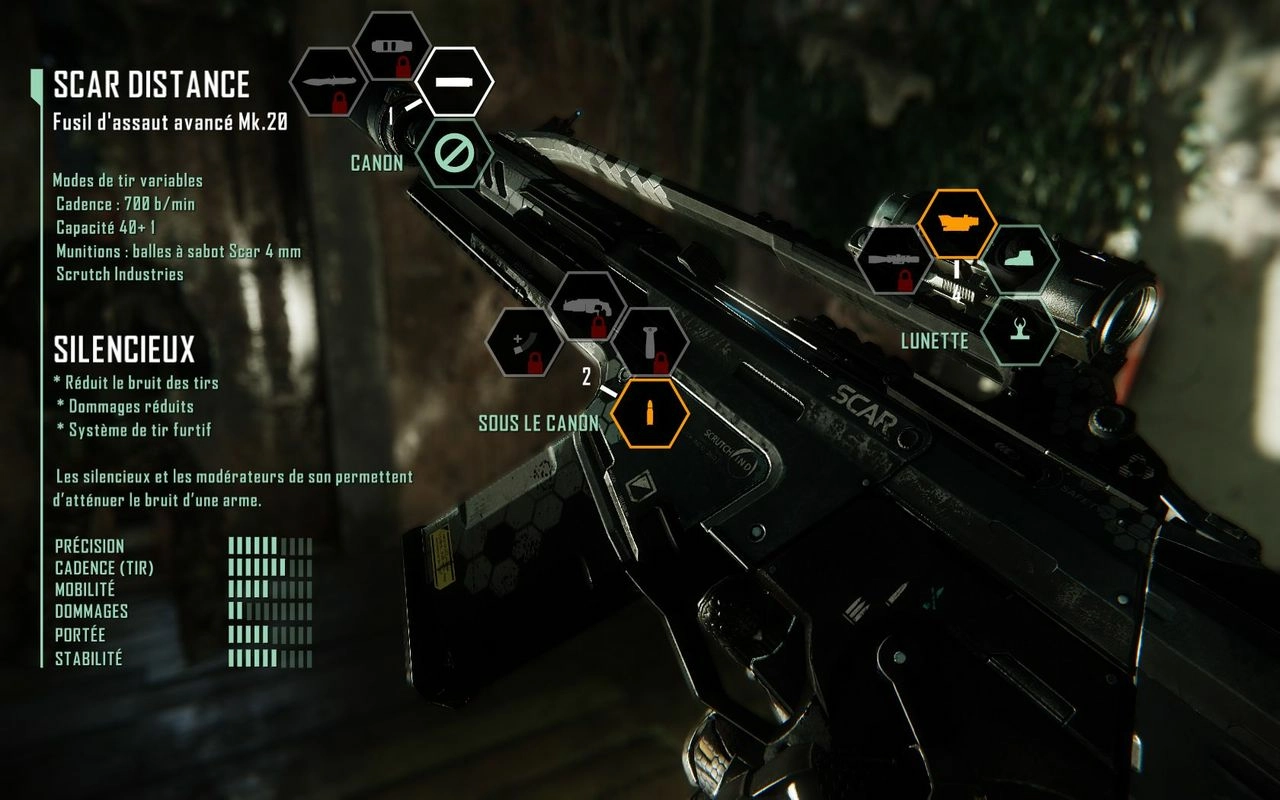Screen dimensions: 1280x800
Task: Select the locked muzzle brake hexagon
Action: 392,46
